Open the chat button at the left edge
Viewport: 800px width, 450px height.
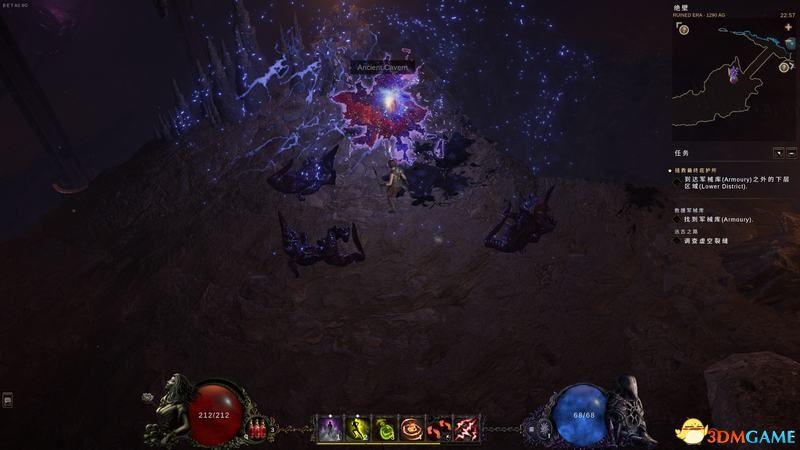(x=8, y=400)
